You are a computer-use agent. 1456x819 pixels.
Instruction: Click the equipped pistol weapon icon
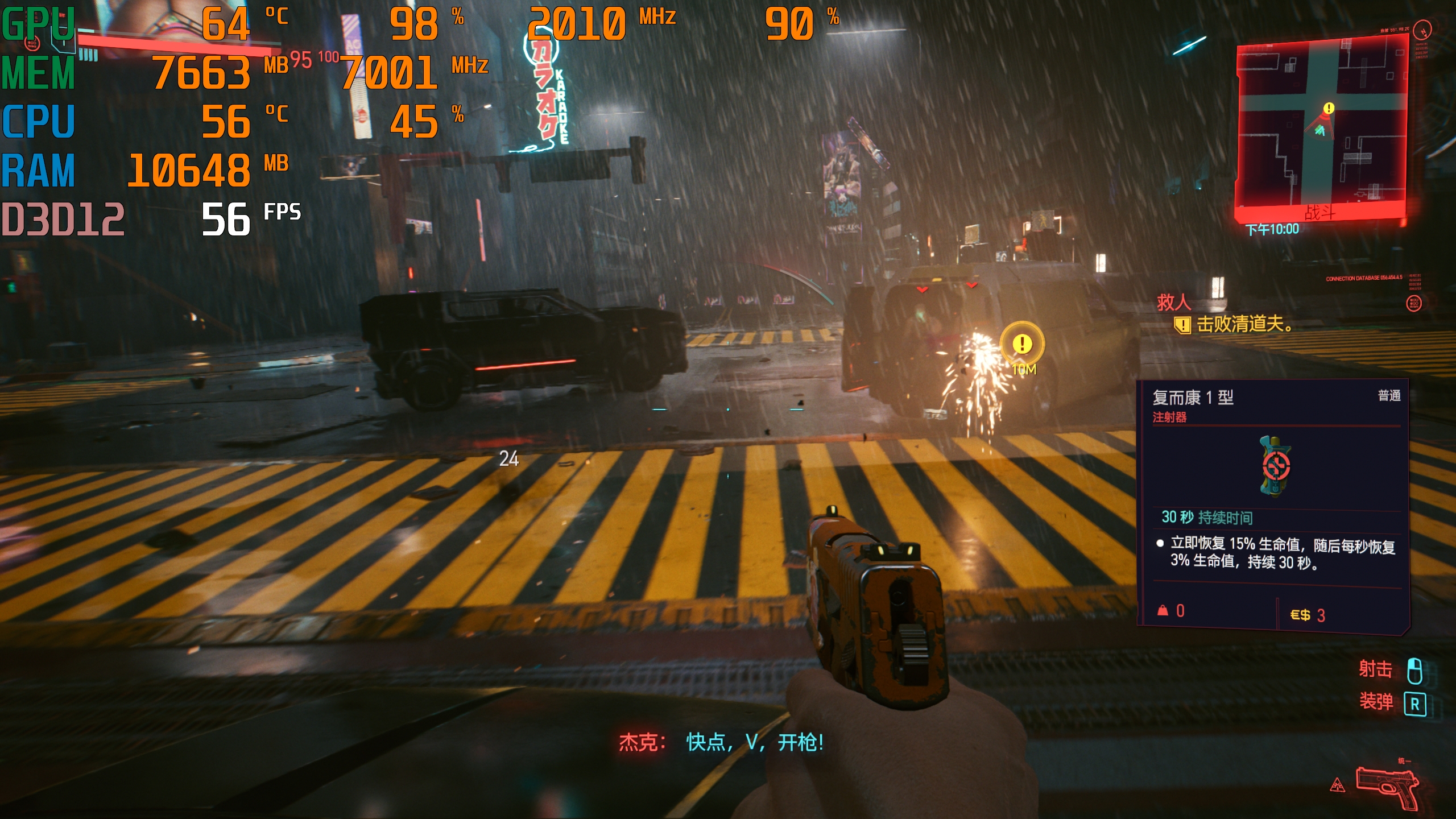click(1387, 787)
